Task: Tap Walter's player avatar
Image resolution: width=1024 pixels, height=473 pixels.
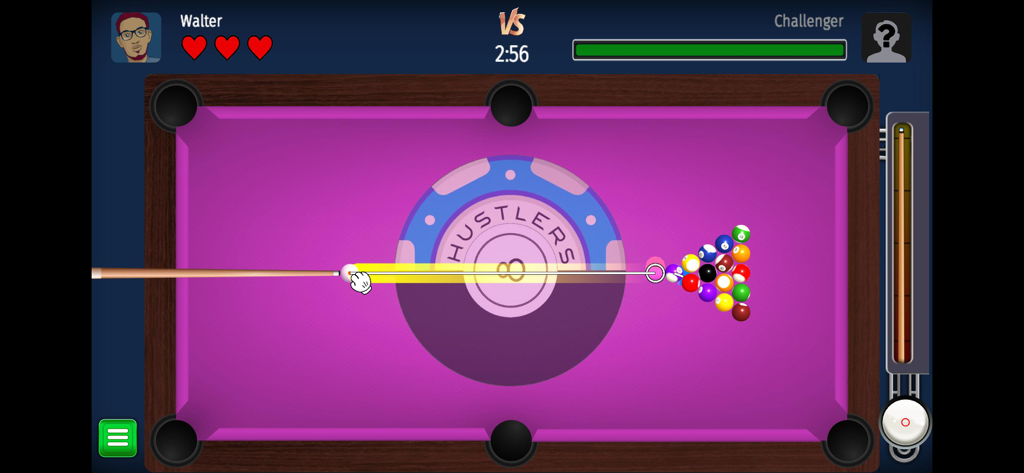Action: (136, 38)
